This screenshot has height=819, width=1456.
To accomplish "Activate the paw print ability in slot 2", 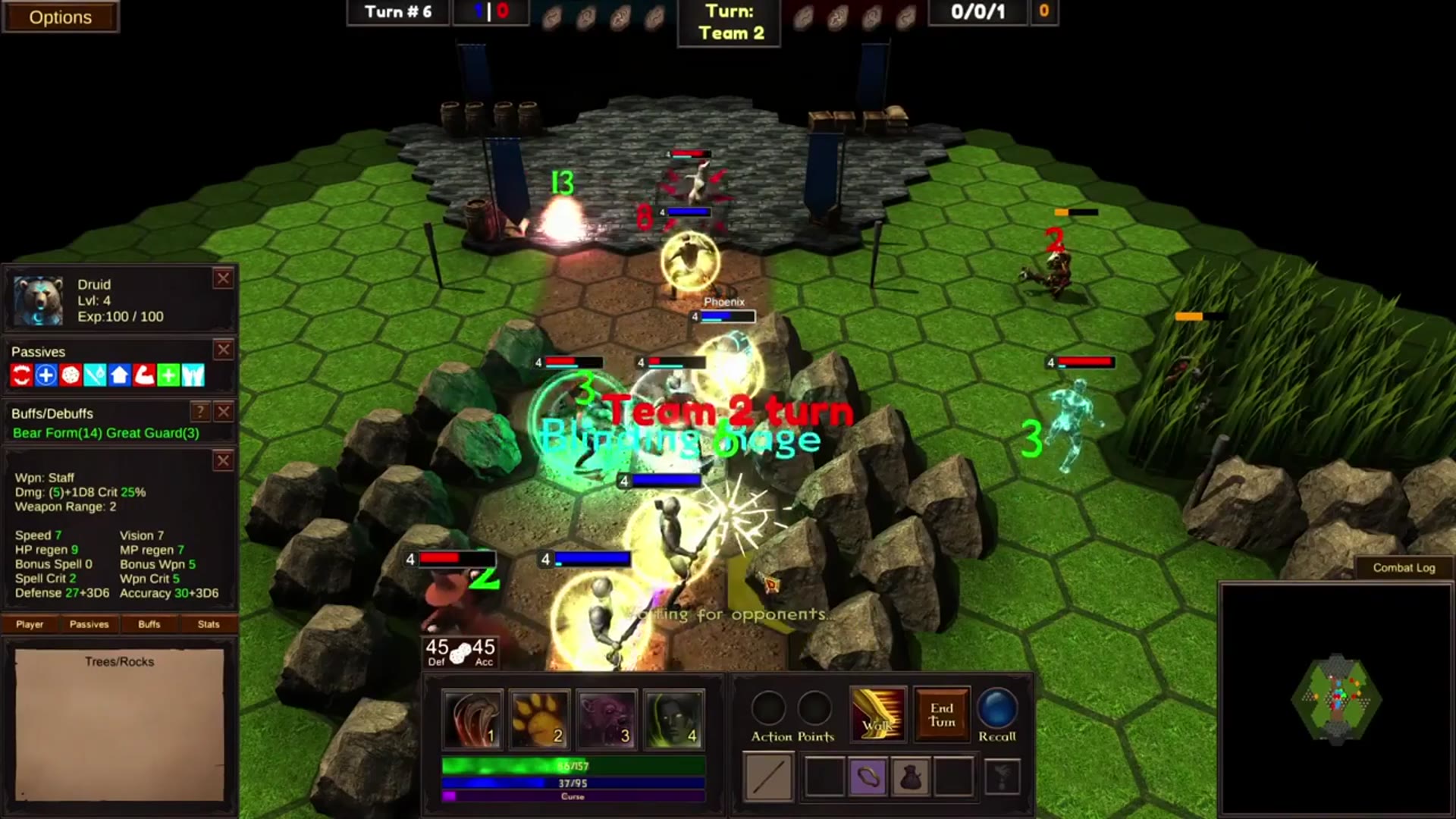I will (x=539, y=717).
